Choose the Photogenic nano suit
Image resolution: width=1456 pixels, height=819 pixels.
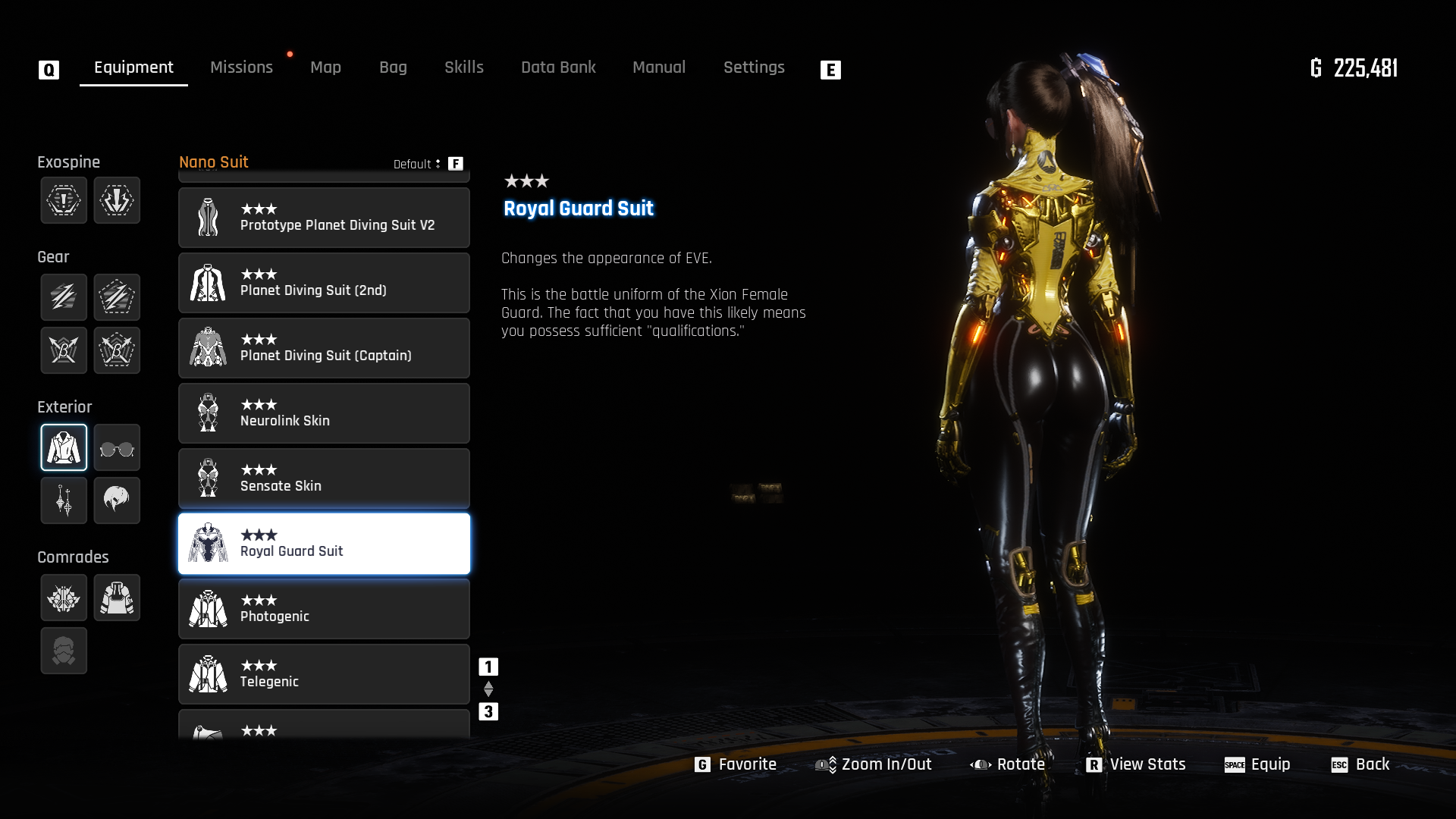[x=324, y=609]
